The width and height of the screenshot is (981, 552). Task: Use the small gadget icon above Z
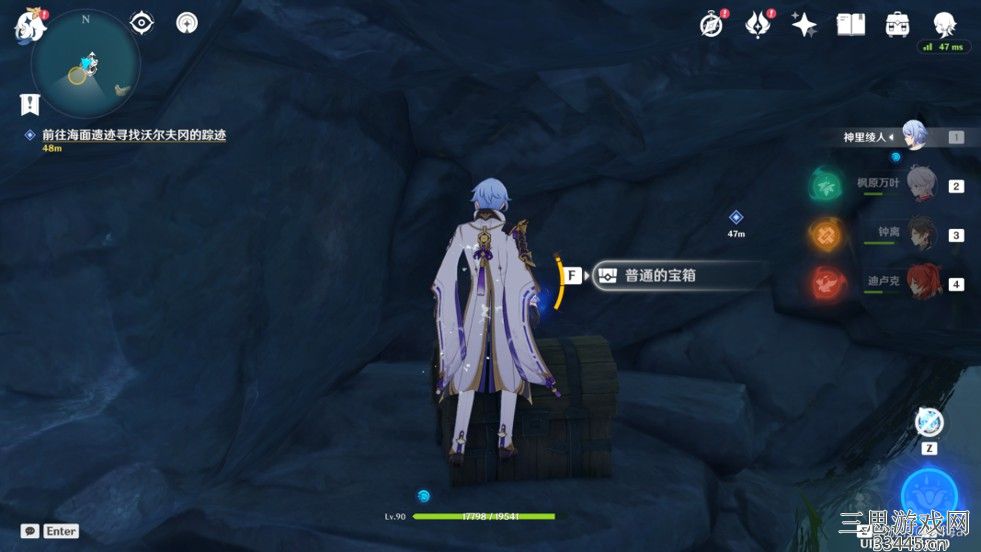click(x=930, y=422)
